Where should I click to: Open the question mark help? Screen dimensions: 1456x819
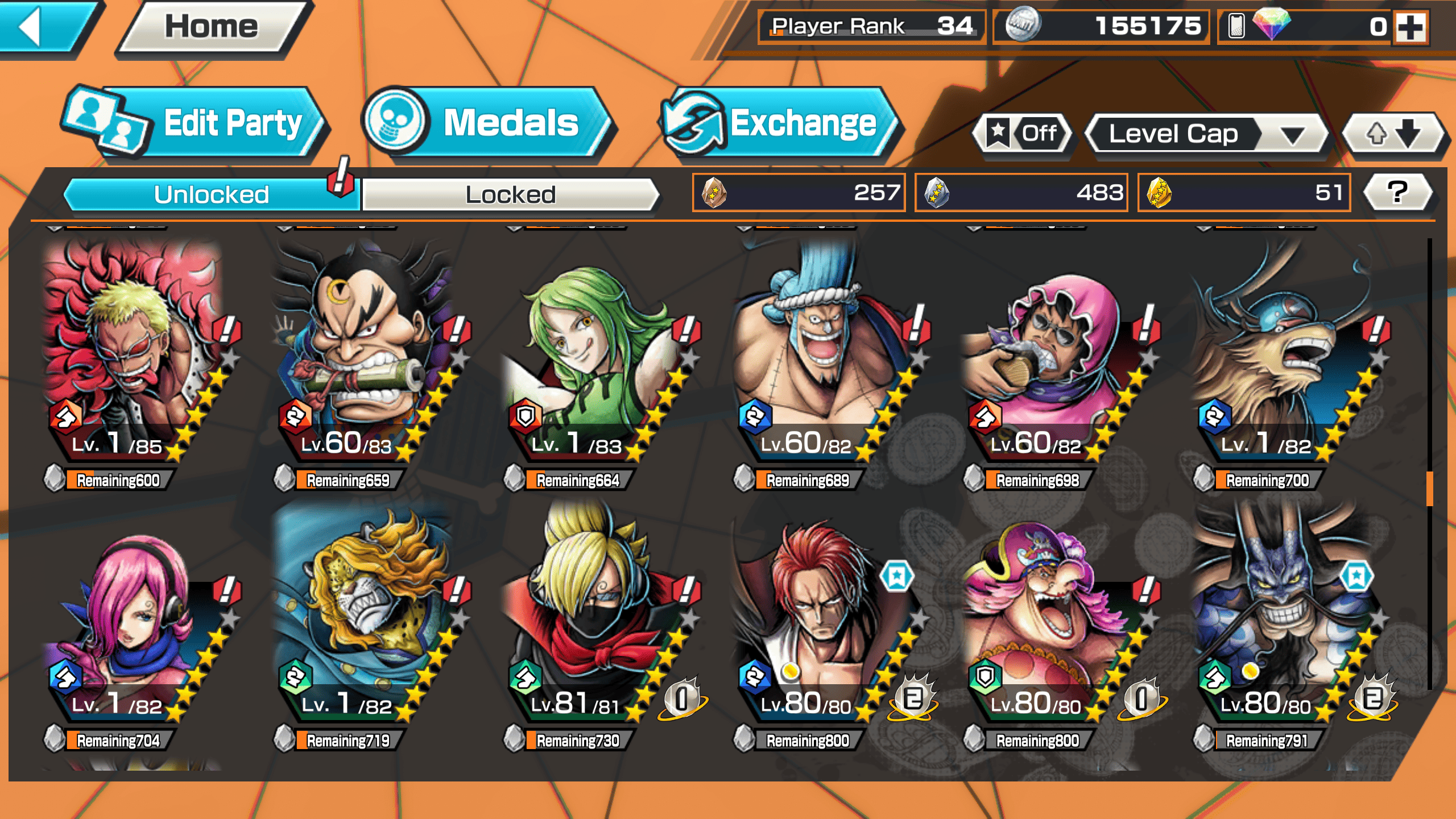click(1397, 192)
